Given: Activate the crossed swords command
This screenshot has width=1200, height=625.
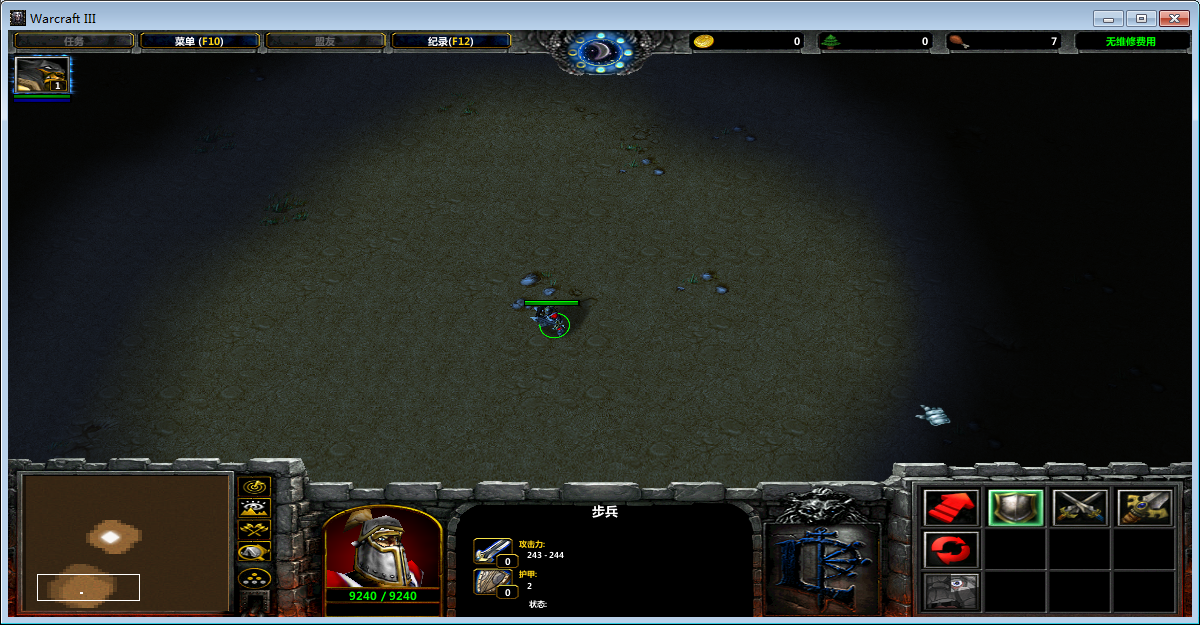Looking at the screenshot, I should [x=1080, y=508].
